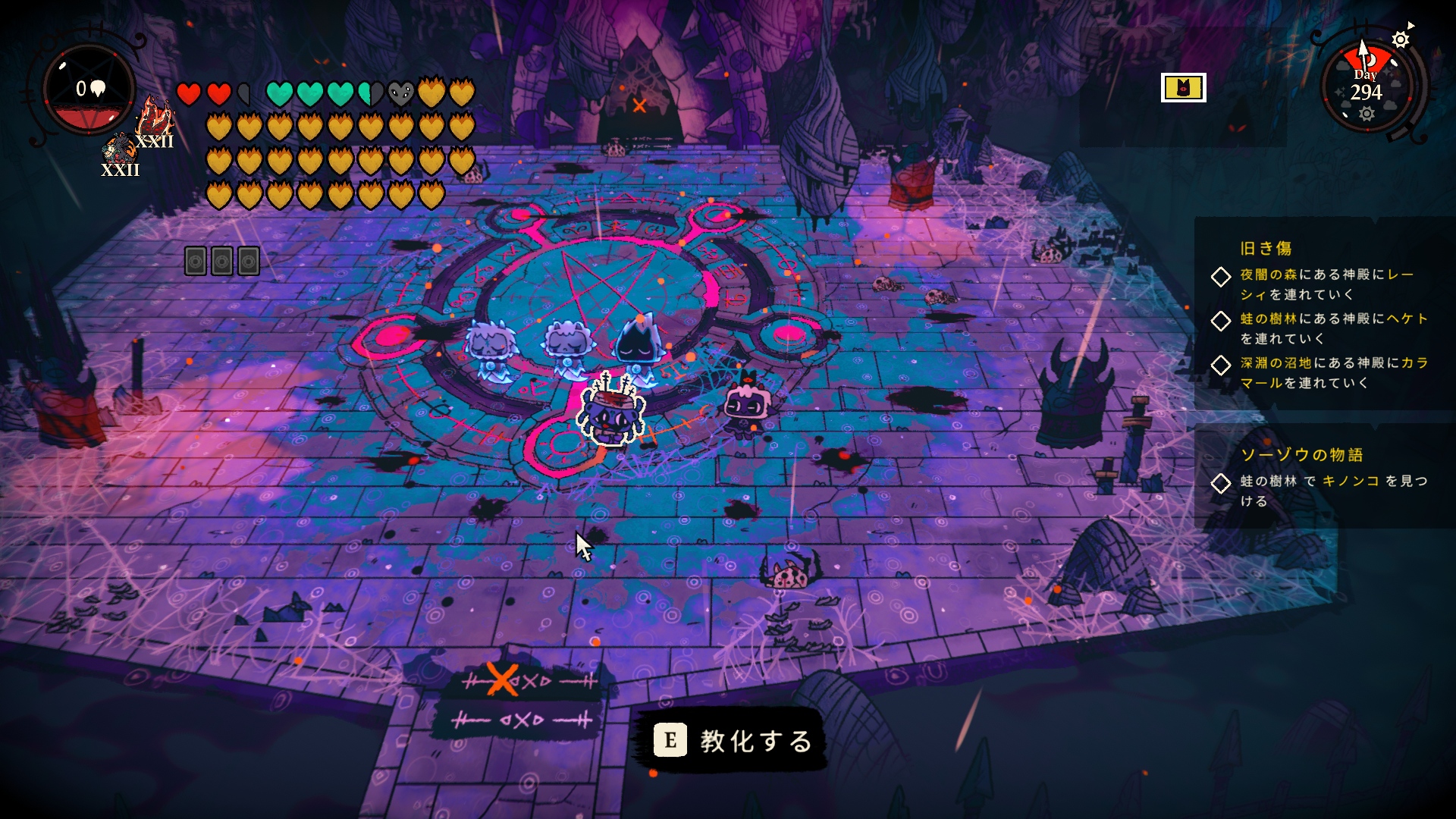Open the Day 294 clock dial
The image size is (1456, 819).
(x=1366, y=87)
